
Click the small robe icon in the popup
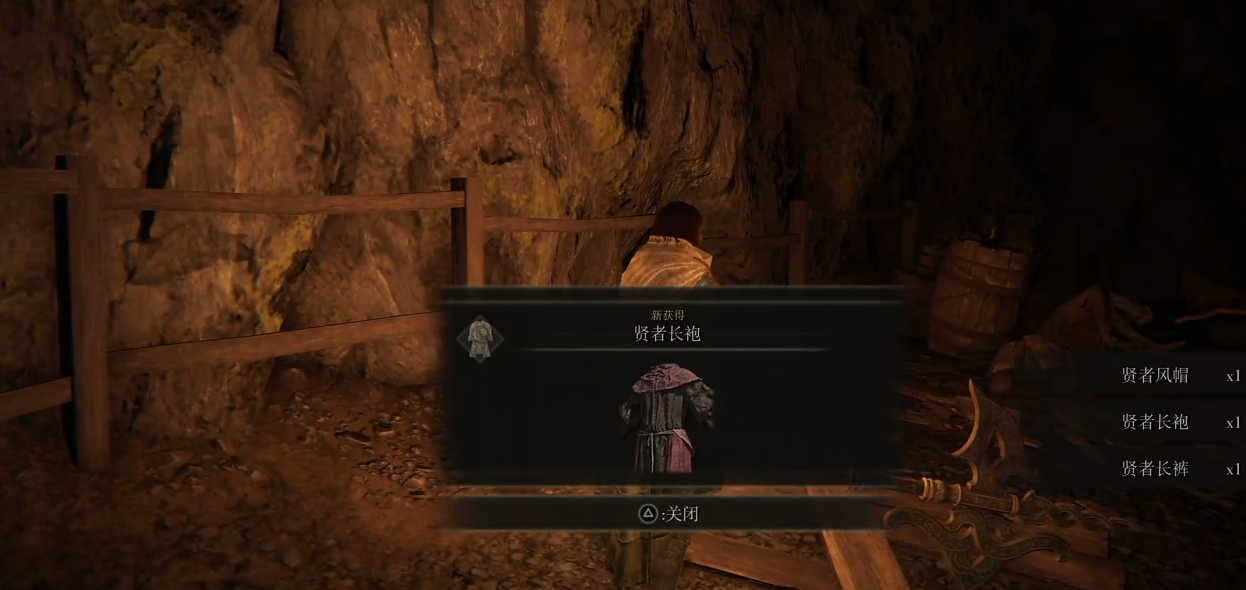click(x=480, y=338)
